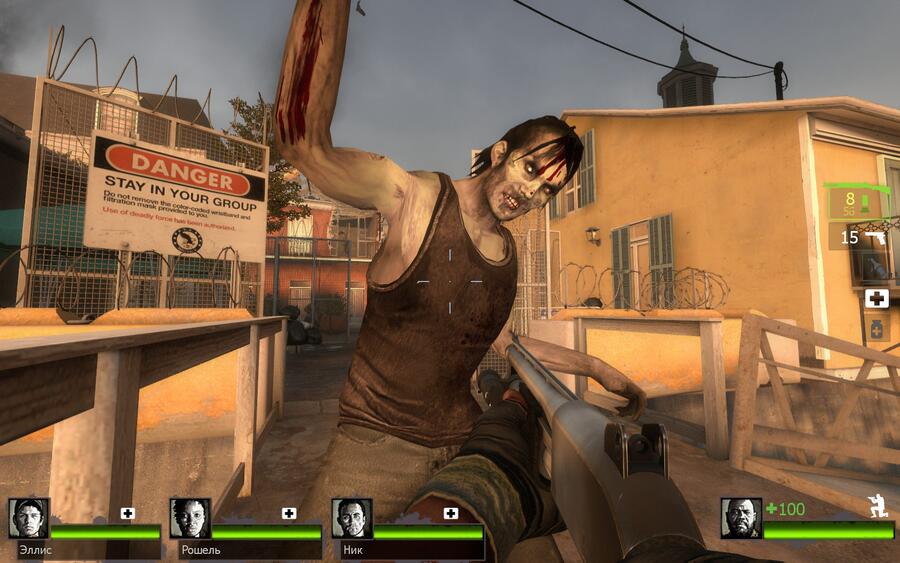The height and width of the screenshot is (563, 900).
Task: Select the shotgun primary weapon slot
Action: [857, 203]
